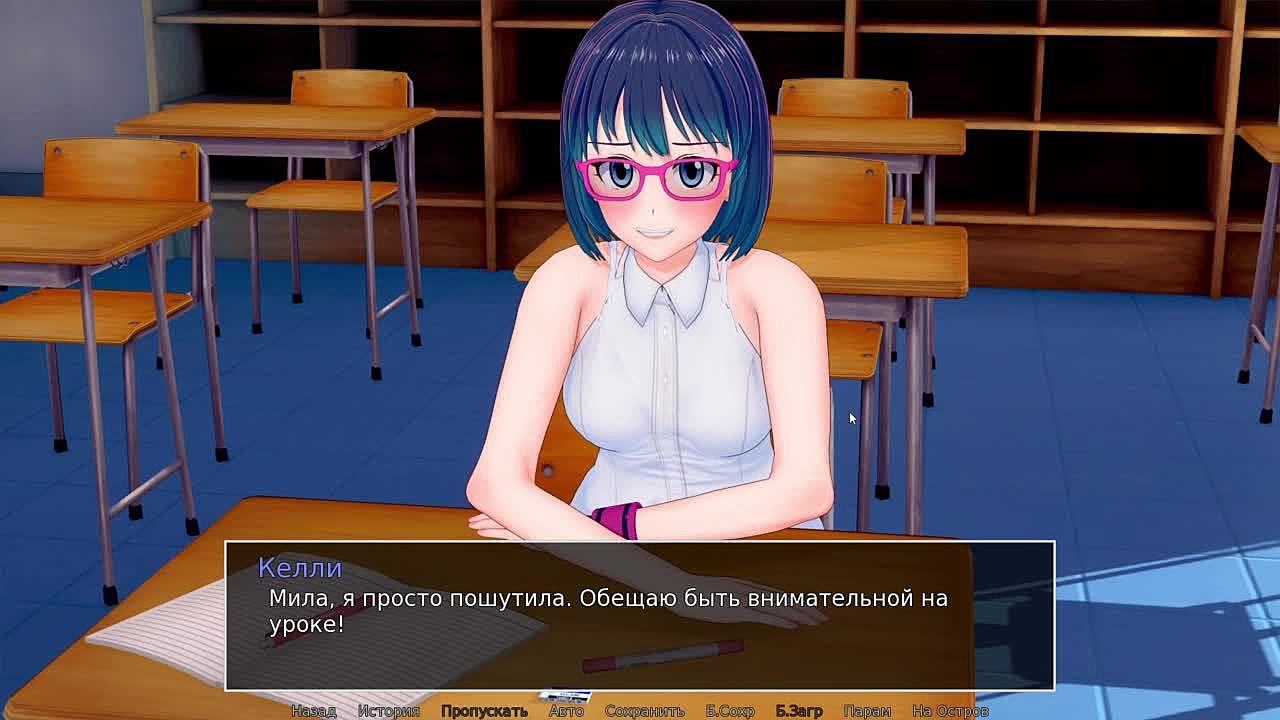Enable Авто auto-advance mode

click(x=566, y=711)
